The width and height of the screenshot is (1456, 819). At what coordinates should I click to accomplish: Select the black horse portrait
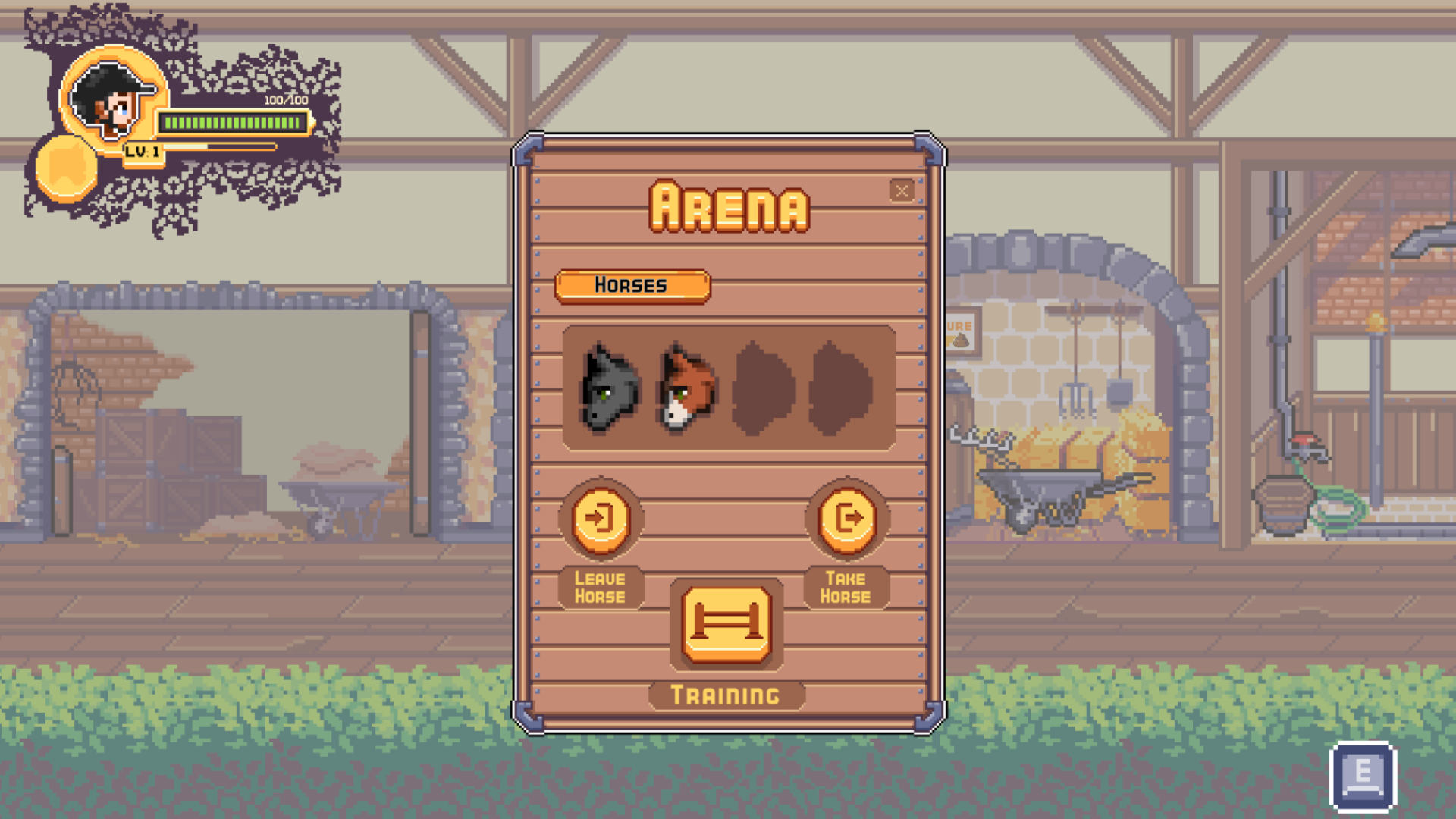point(607,389)
